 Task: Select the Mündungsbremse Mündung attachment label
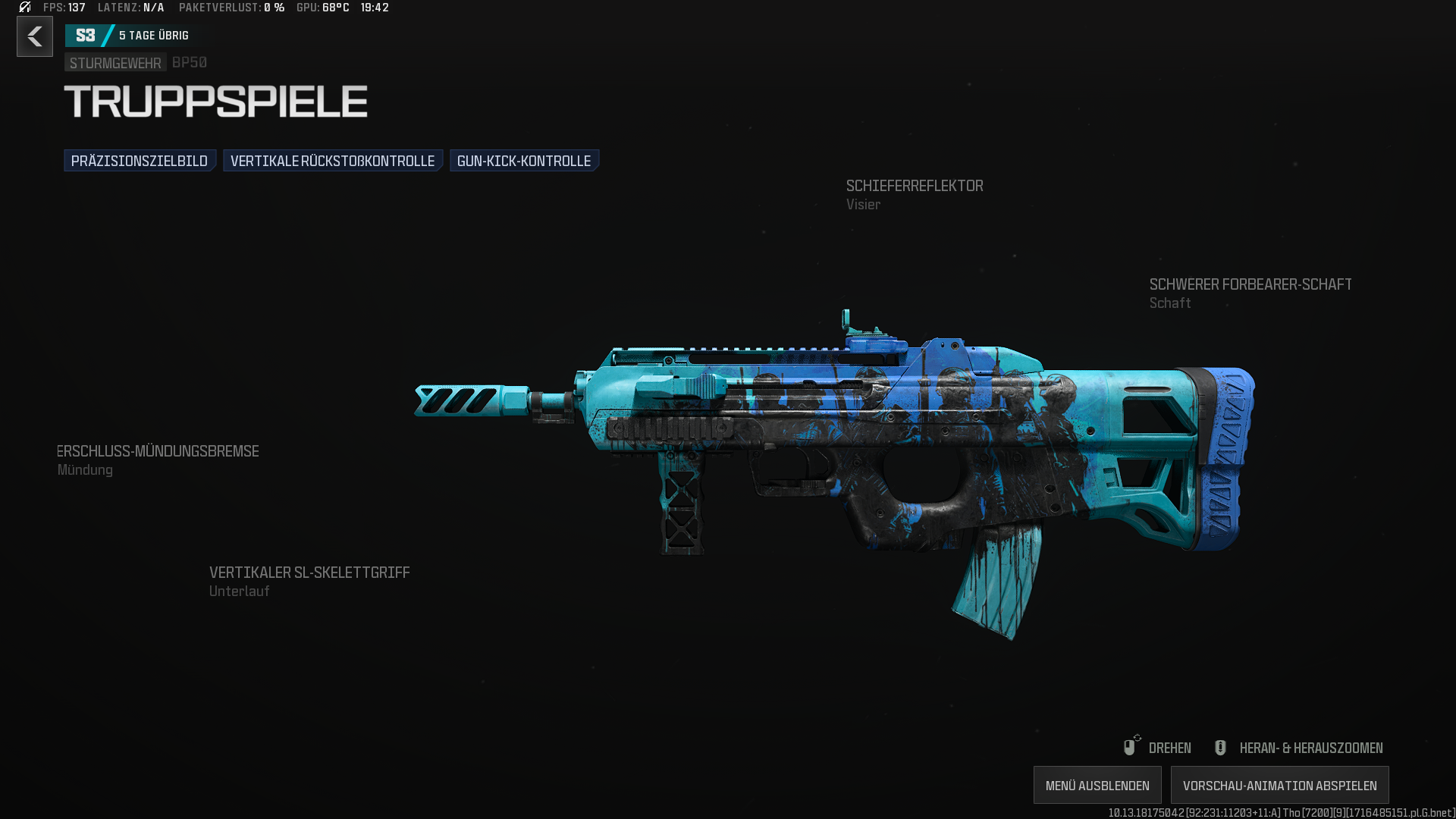pyautogui.click(x=158, y=460)
